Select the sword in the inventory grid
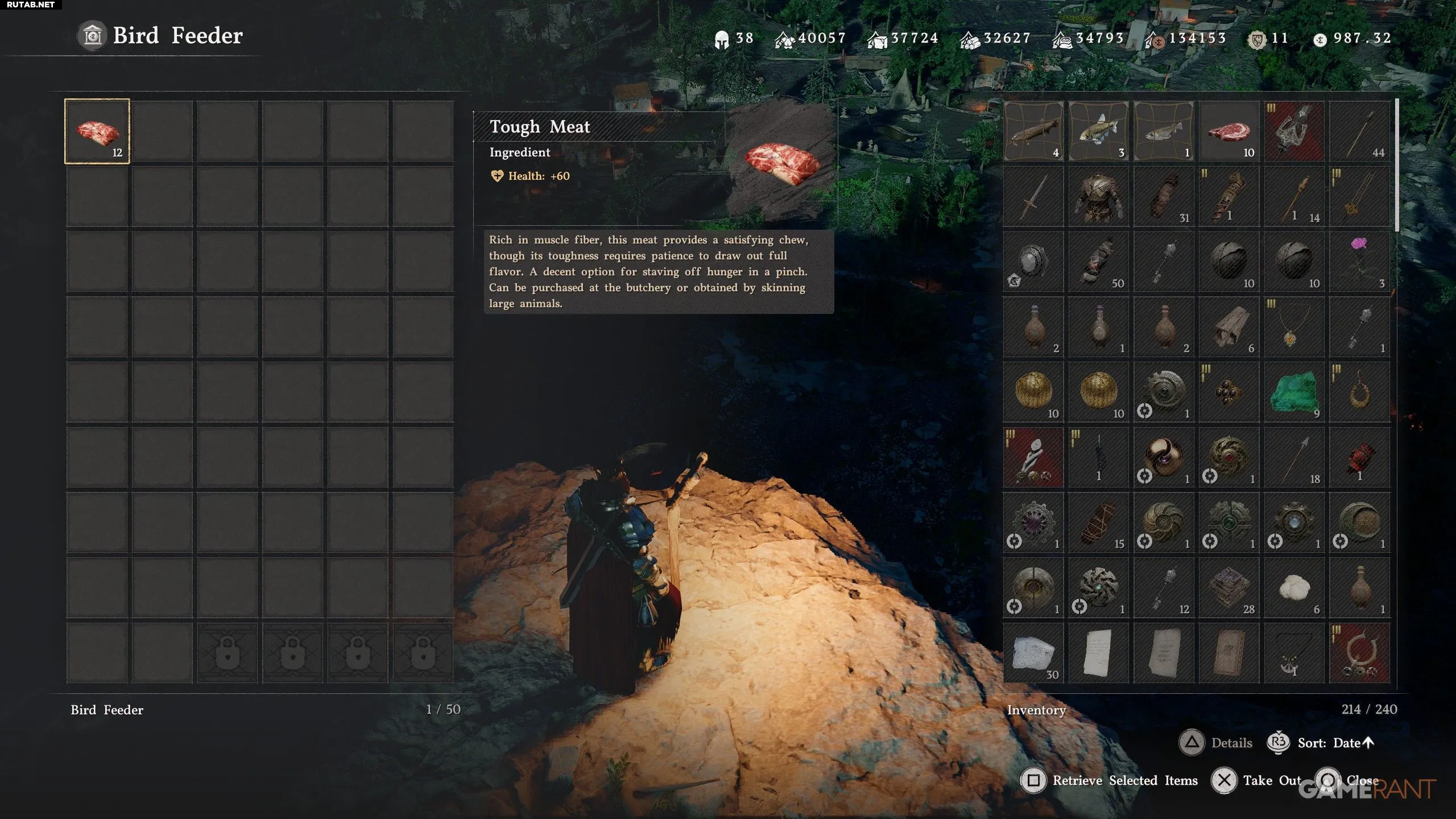This screenshot has height=819, width=1456. click(x=1033, y=197)
